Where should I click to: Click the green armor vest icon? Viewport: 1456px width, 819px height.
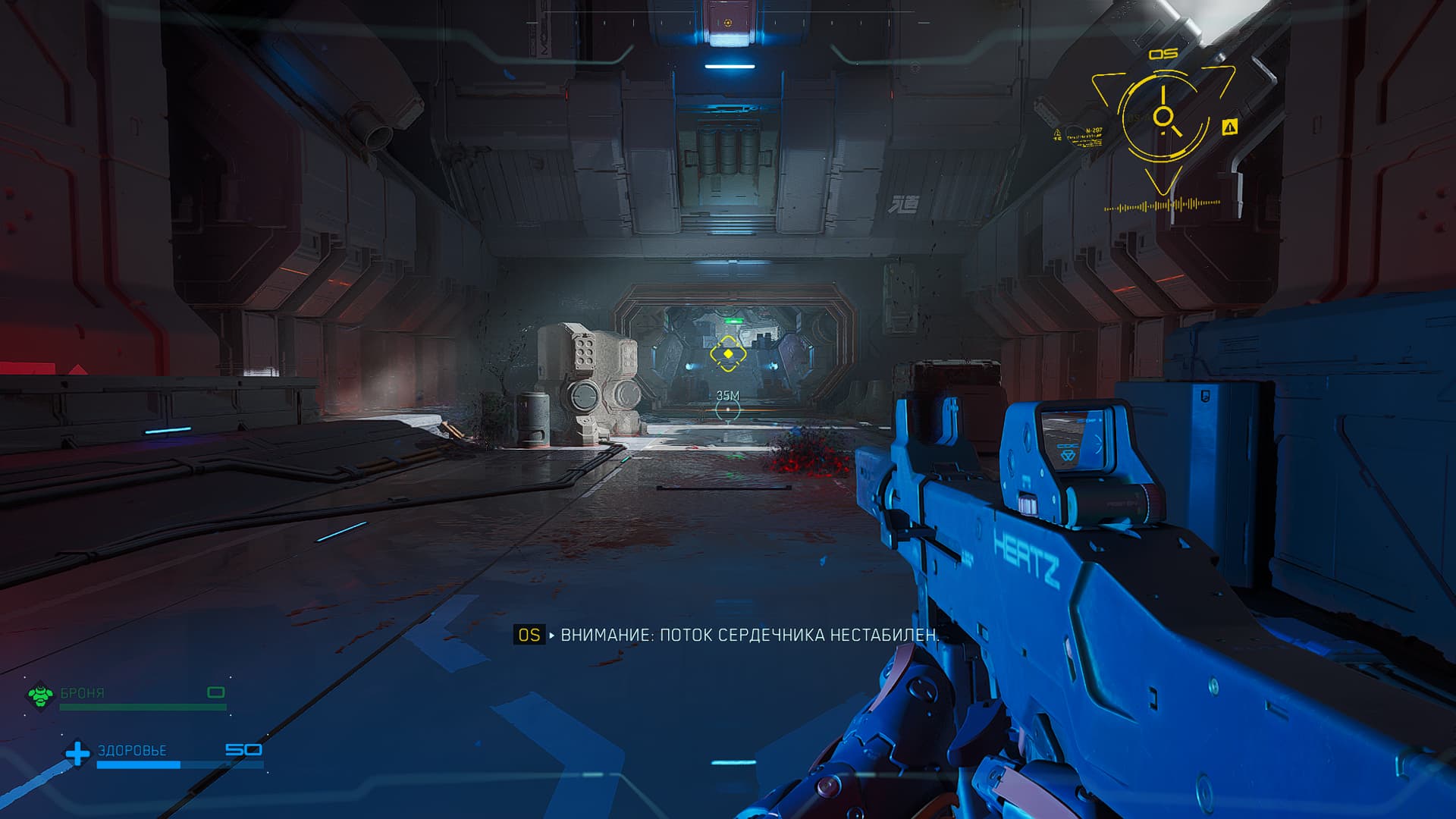click(39, 695)
